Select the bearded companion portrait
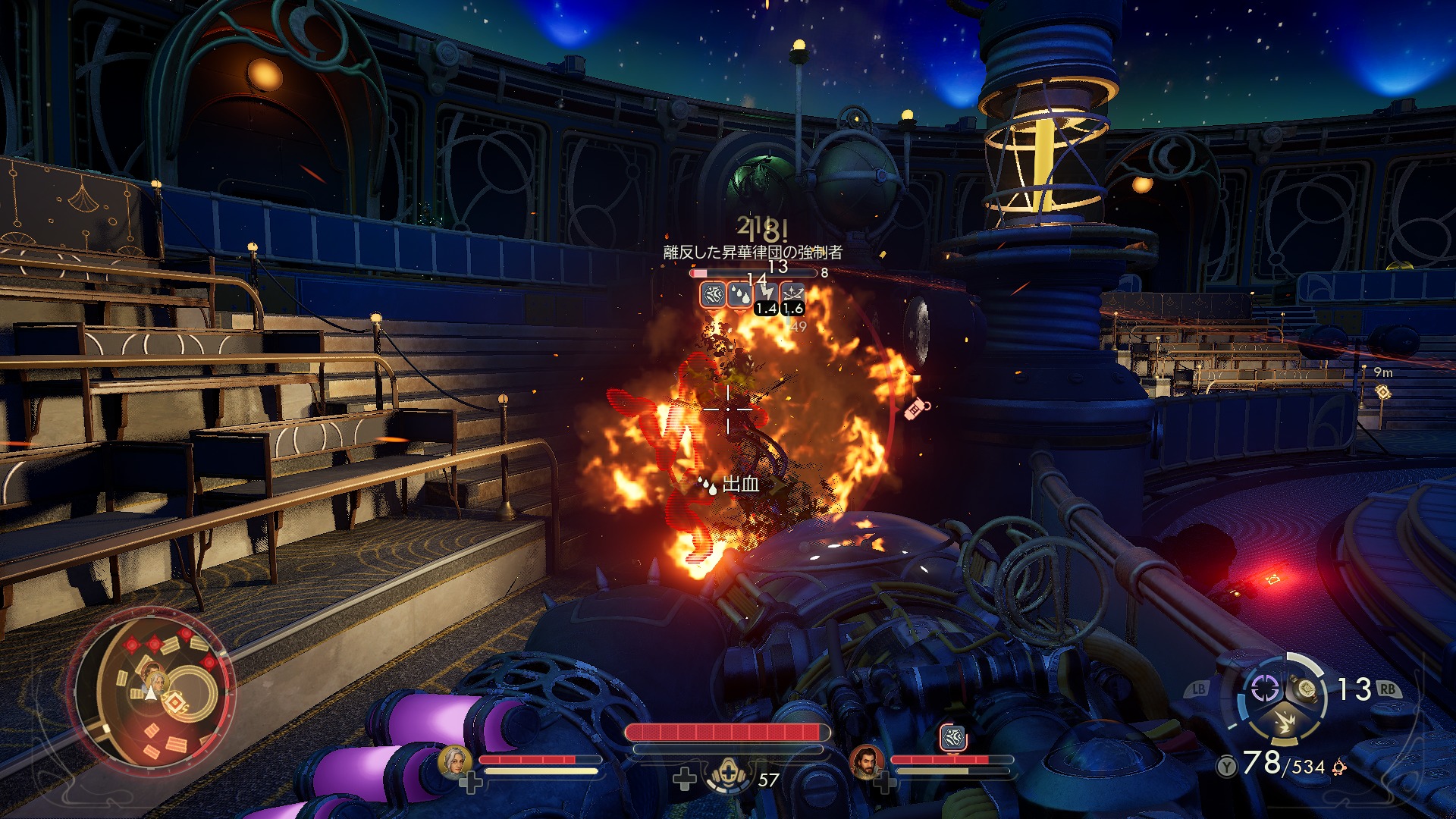The height and width of the screenshot is (819, 1456). pyautogui.click(x=866, y=761)
